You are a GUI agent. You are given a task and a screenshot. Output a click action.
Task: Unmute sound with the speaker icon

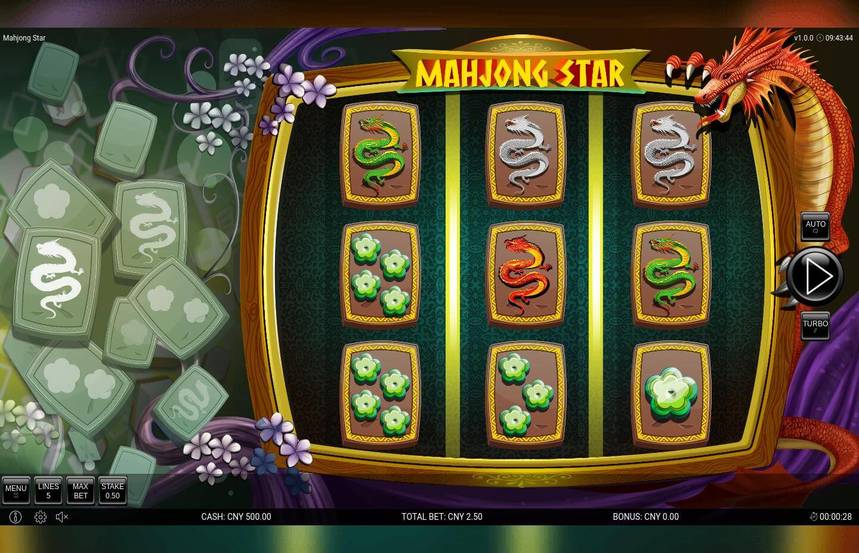62,517
